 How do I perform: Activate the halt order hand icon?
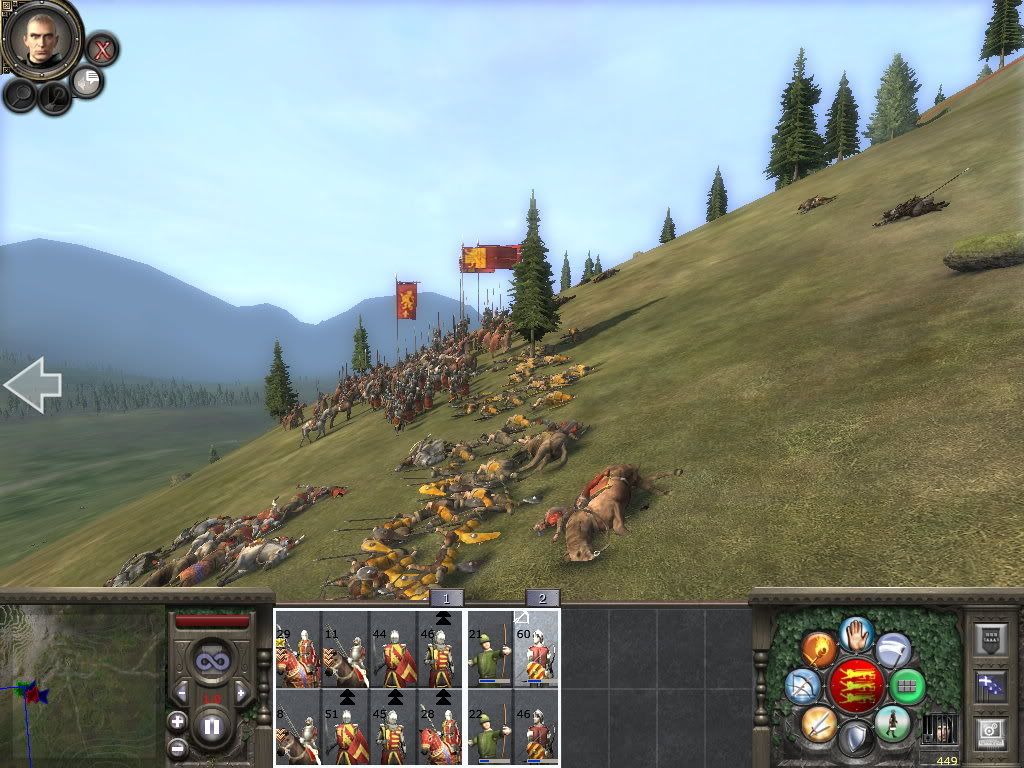855,634
